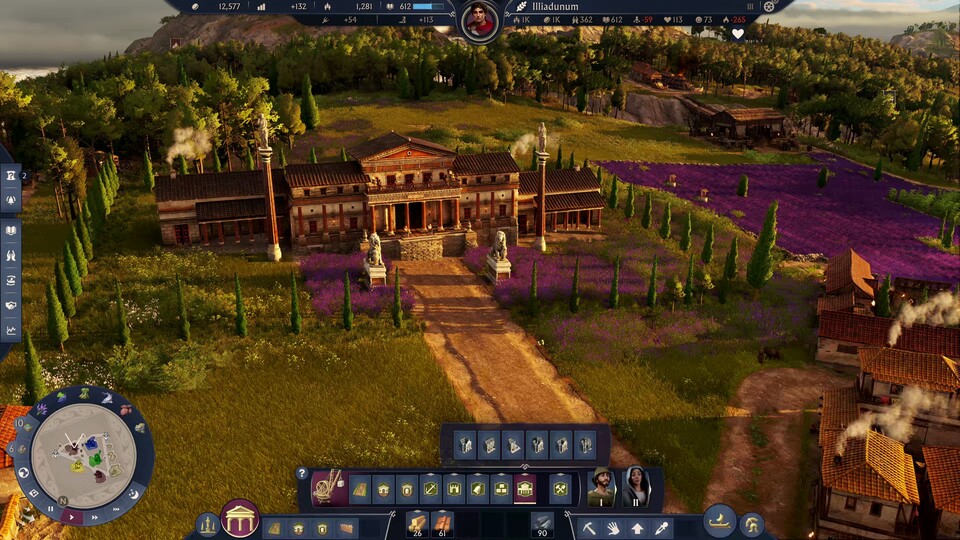Open the statistics chart icon in sidebar
The height and width of the screenshot is (540, 960).
tap(11, 330)
